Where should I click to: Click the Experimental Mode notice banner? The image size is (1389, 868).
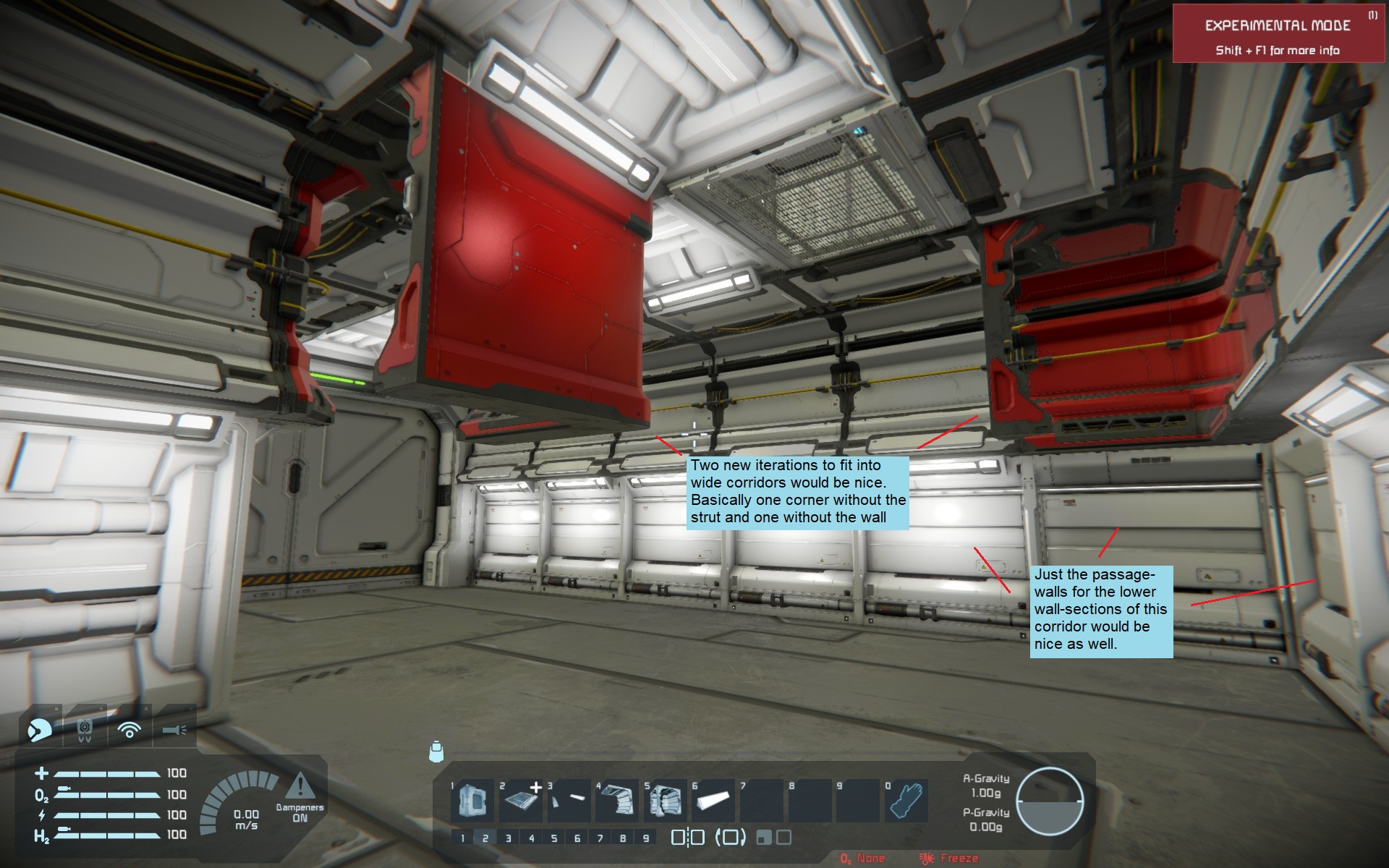(1278, 35)
